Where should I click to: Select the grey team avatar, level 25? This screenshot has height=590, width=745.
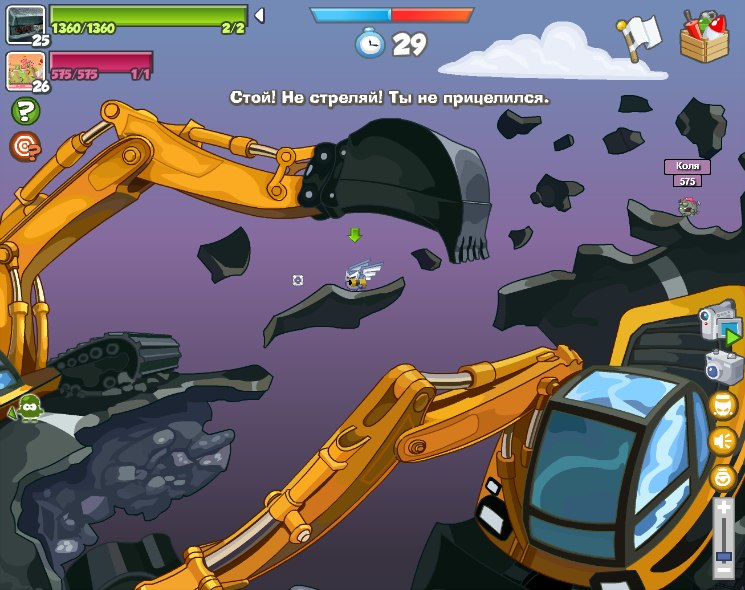pos(25,23)
